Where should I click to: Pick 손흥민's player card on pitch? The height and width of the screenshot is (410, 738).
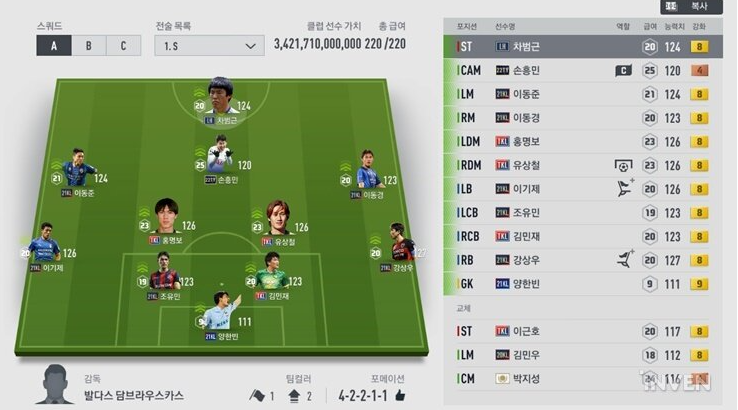pyautogui.click(x=221, y=162)
